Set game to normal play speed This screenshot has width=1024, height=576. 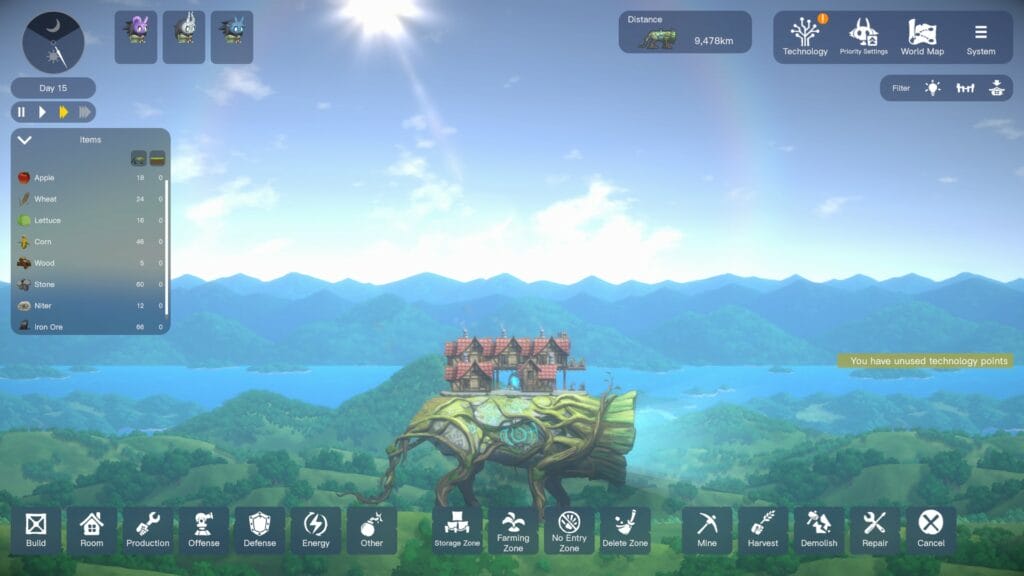pyautogui.click(x=42, y=112)
